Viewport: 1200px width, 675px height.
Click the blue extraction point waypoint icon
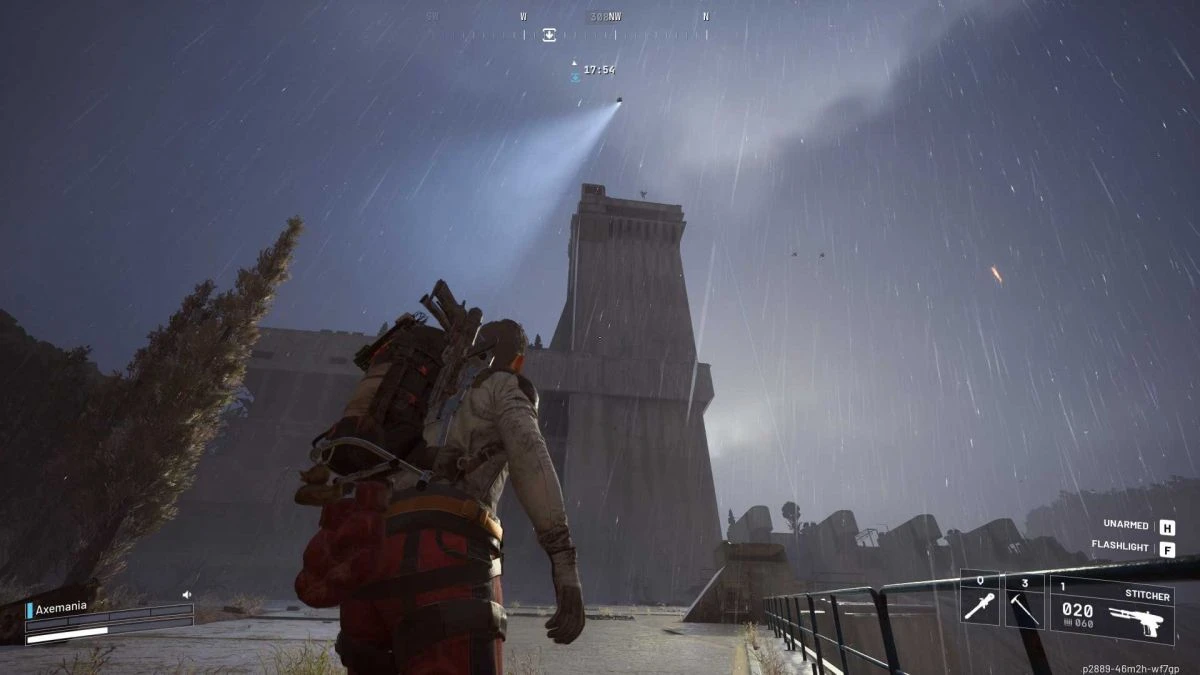[574, 76]
